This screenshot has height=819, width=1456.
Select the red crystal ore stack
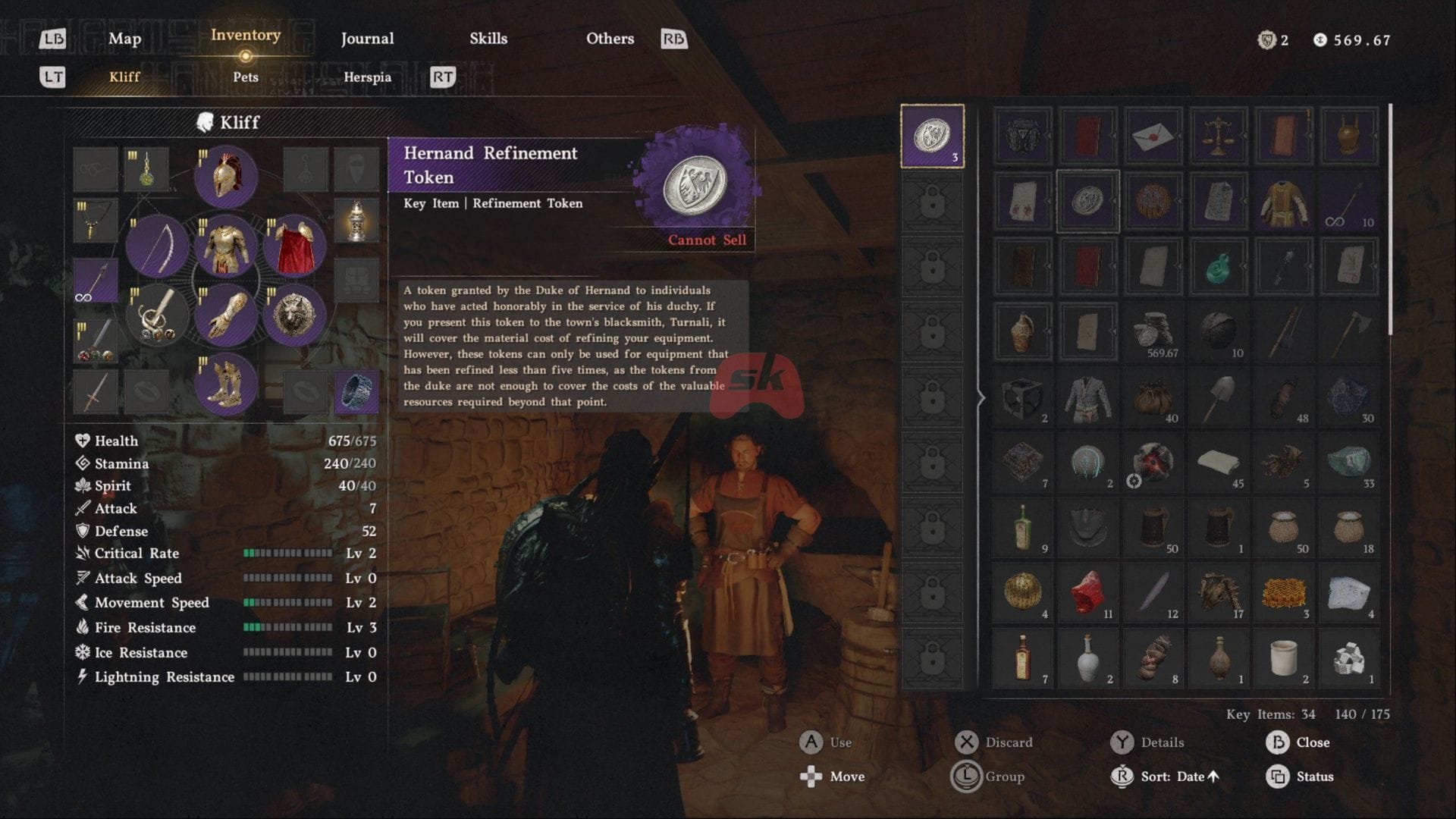click(1087, 594)
